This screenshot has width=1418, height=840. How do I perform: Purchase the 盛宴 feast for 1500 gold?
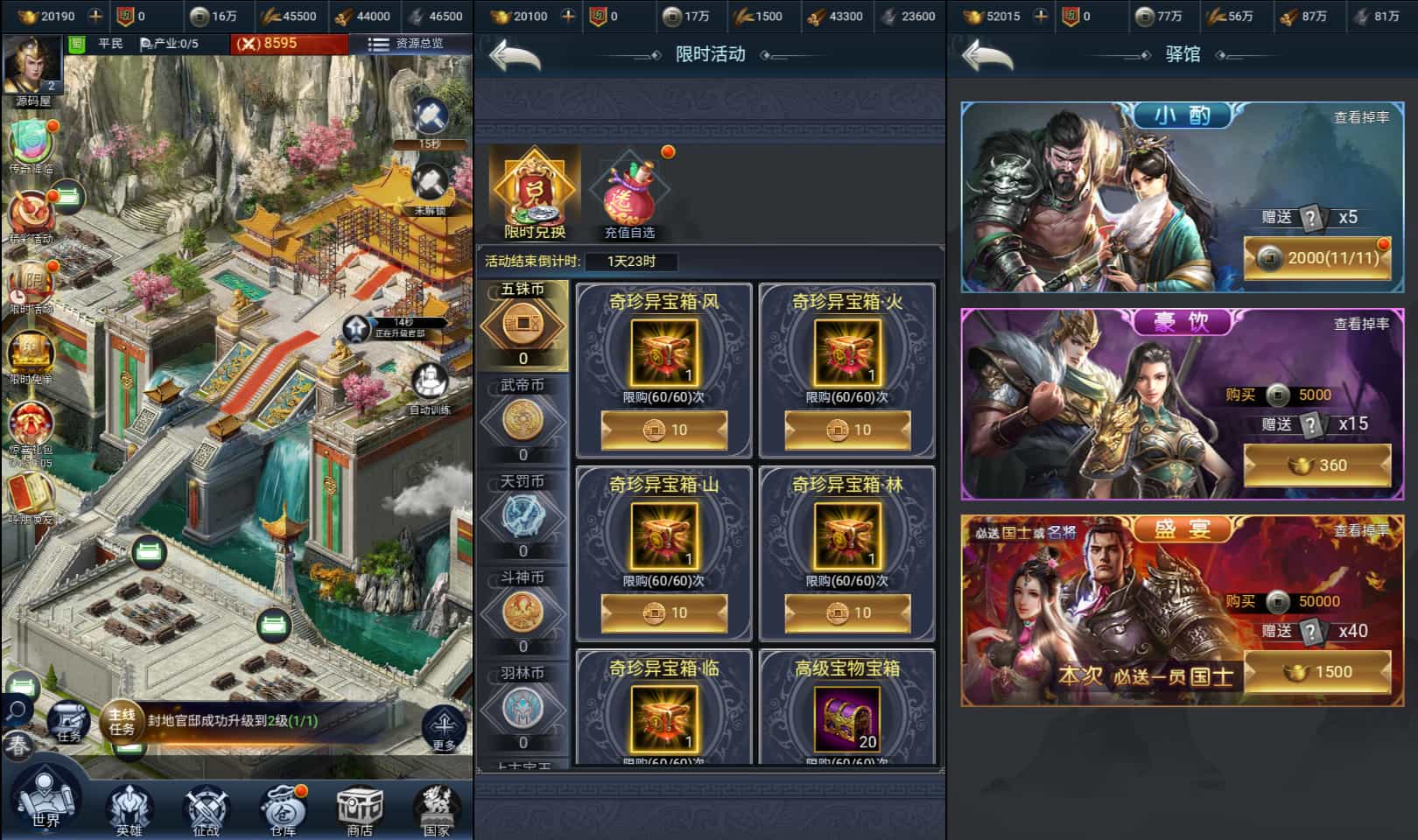(x=1316, y=673)
